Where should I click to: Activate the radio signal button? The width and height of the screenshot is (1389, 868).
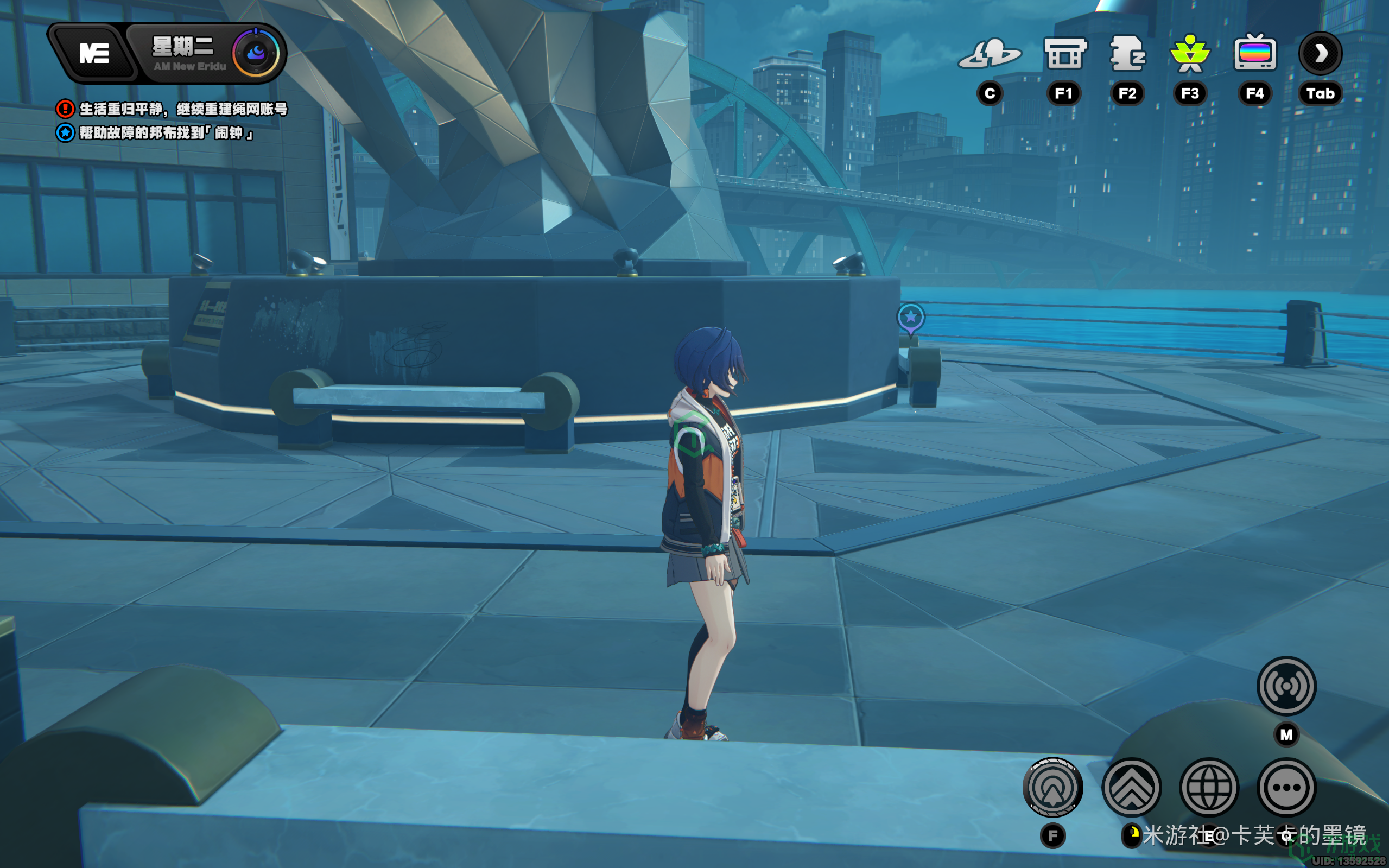pos(1286,686)
